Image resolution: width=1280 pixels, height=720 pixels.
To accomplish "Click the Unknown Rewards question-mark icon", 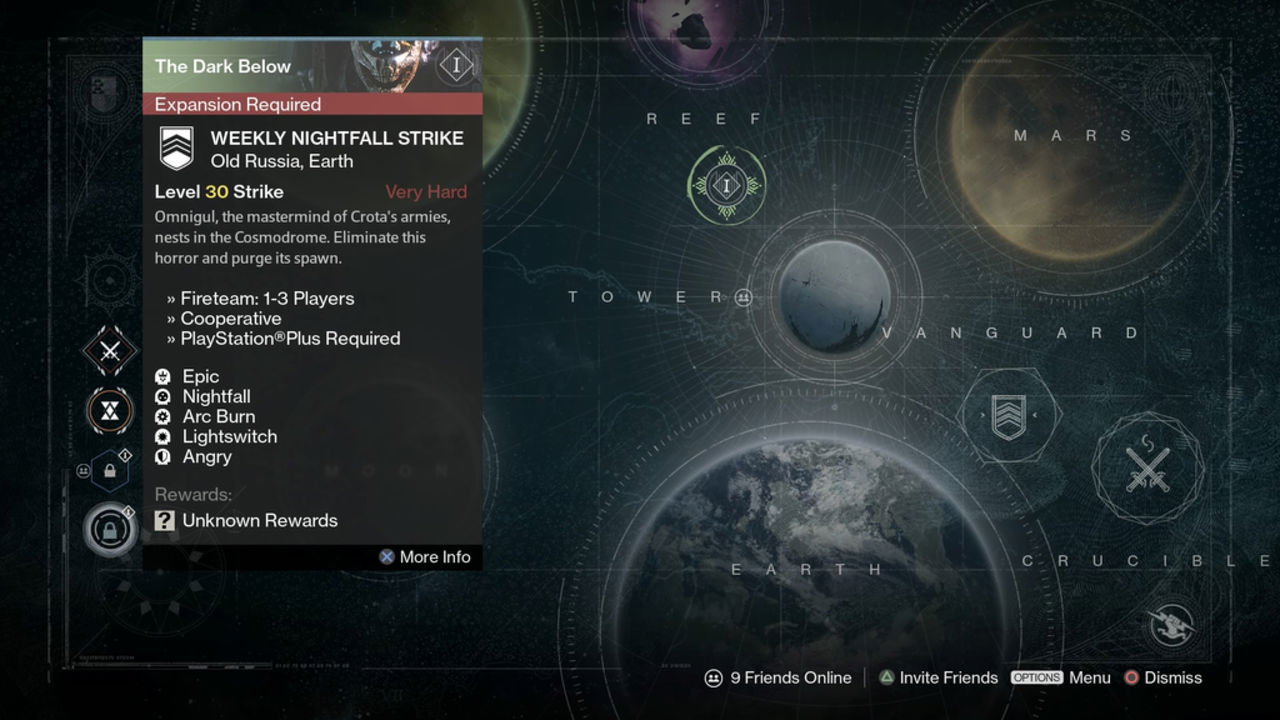I will tap(163, 520).
